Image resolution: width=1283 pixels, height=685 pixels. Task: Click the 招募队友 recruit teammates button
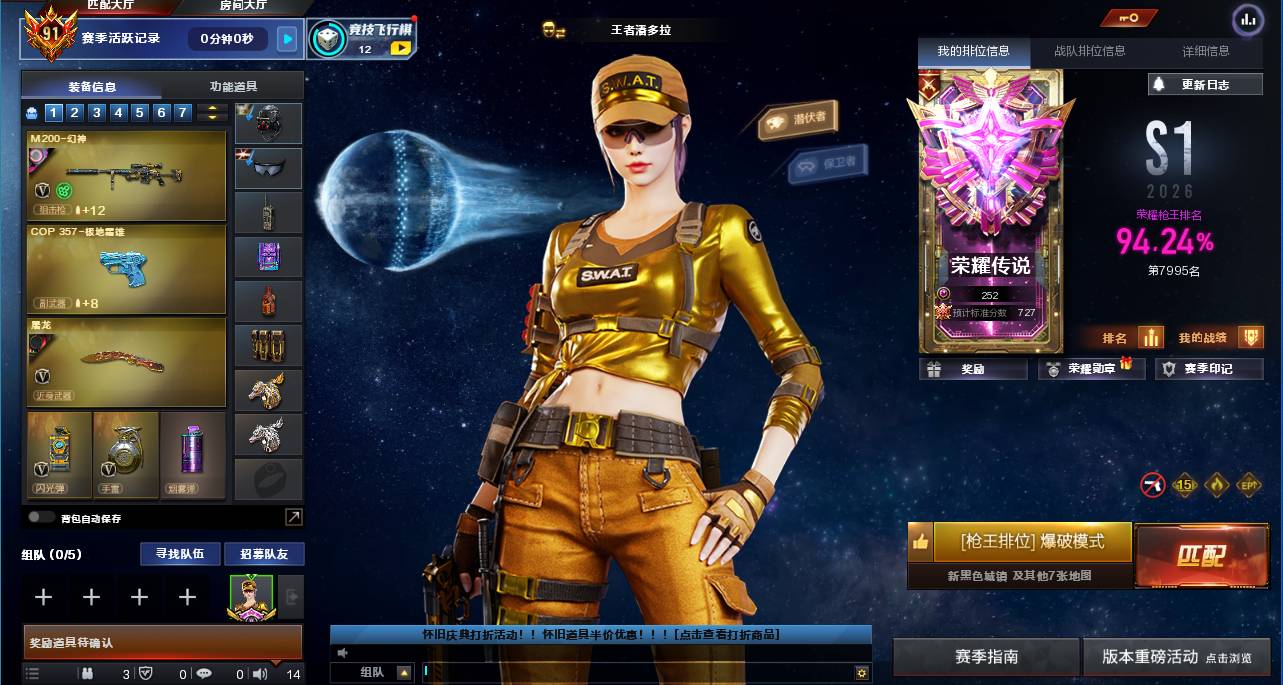(x=264, y=554)
